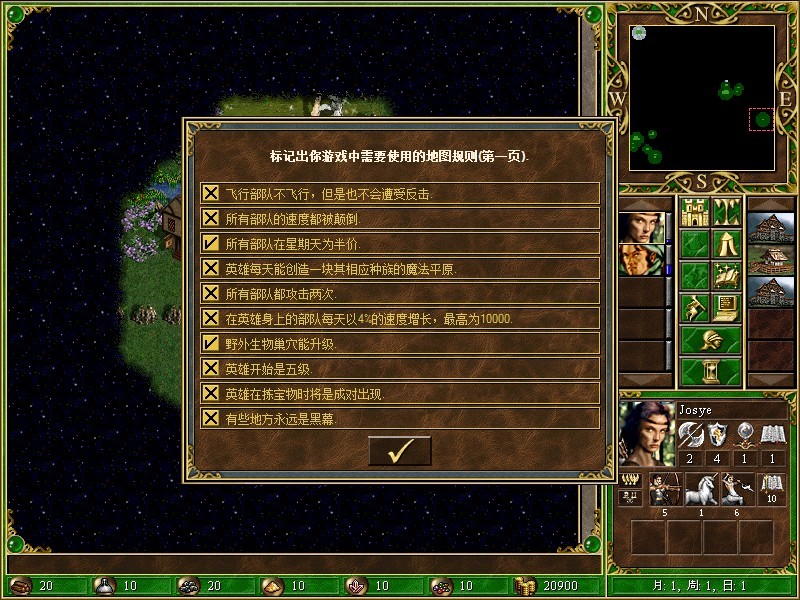The height and width of the screenshot is (600, 800).
Task: Select the unicorn troop slot in Josye's army
Action: tap(703, 488)
